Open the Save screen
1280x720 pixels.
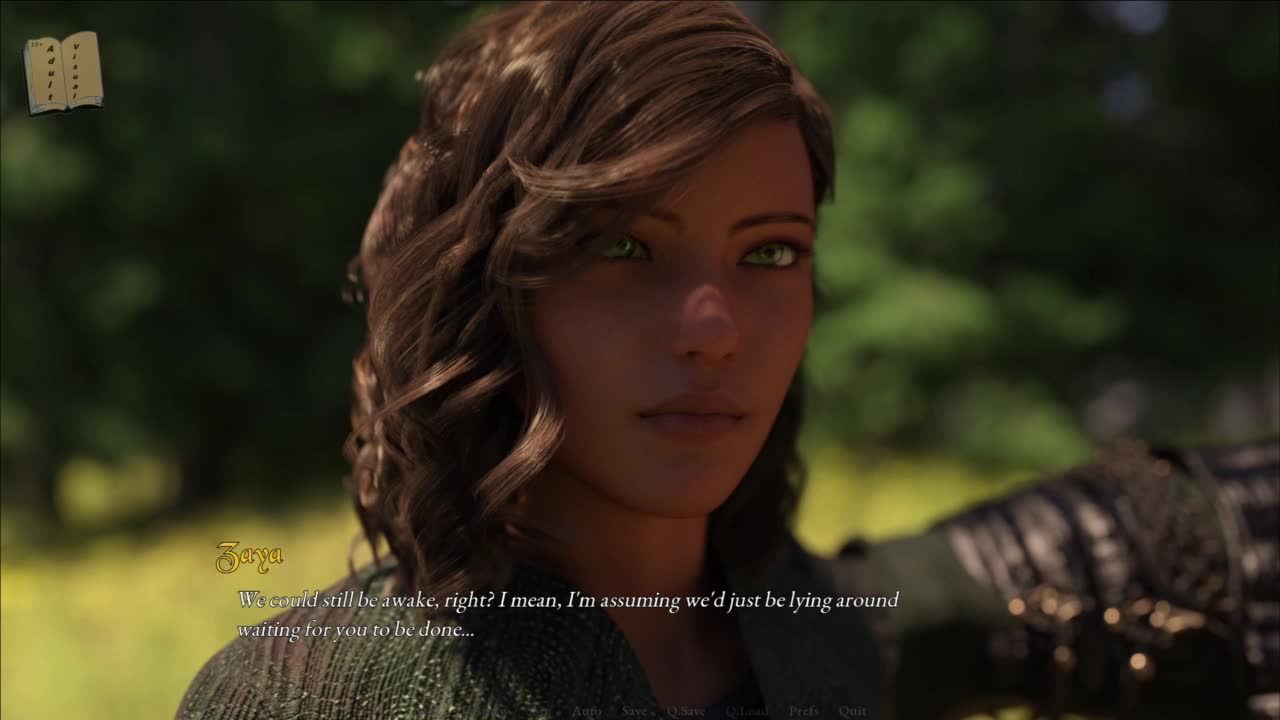[x=635, y=711]
